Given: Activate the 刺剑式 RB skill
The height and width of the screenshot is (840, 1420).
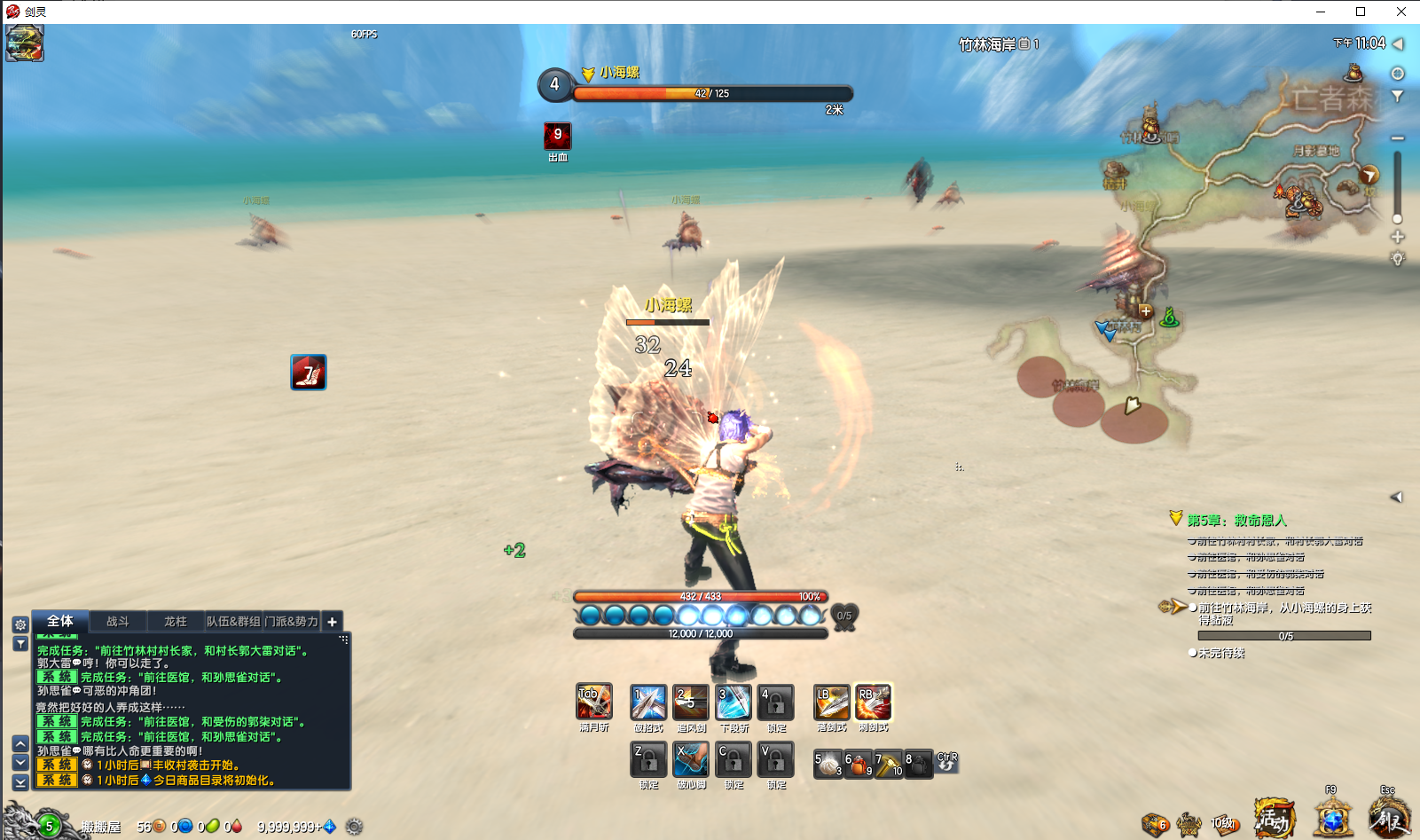Looking at the screenshot, I should (x=873, y=702).
